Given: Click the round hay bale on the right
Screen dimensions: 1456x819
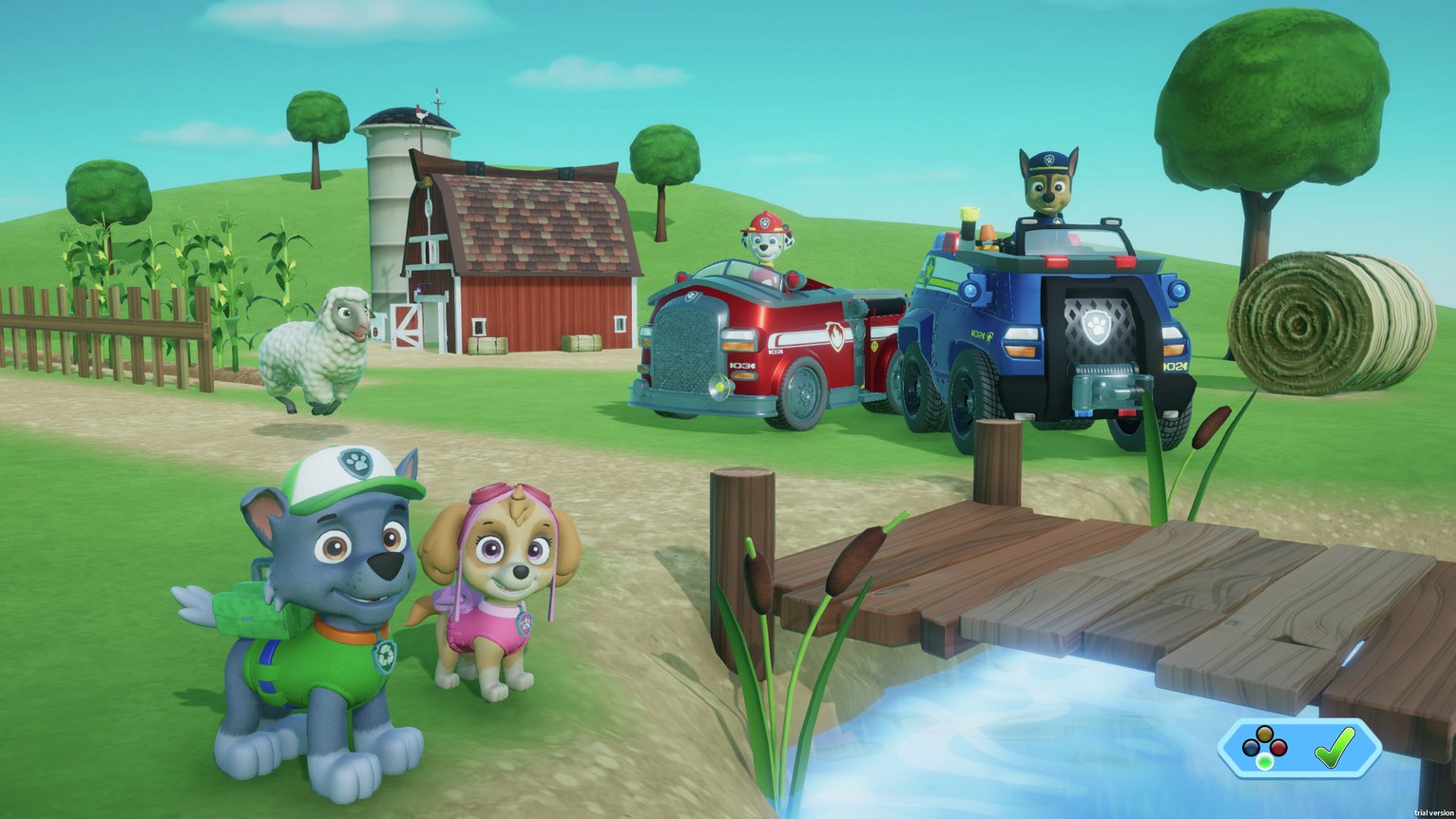Looking at the screenshot, I should point(1302,323).
